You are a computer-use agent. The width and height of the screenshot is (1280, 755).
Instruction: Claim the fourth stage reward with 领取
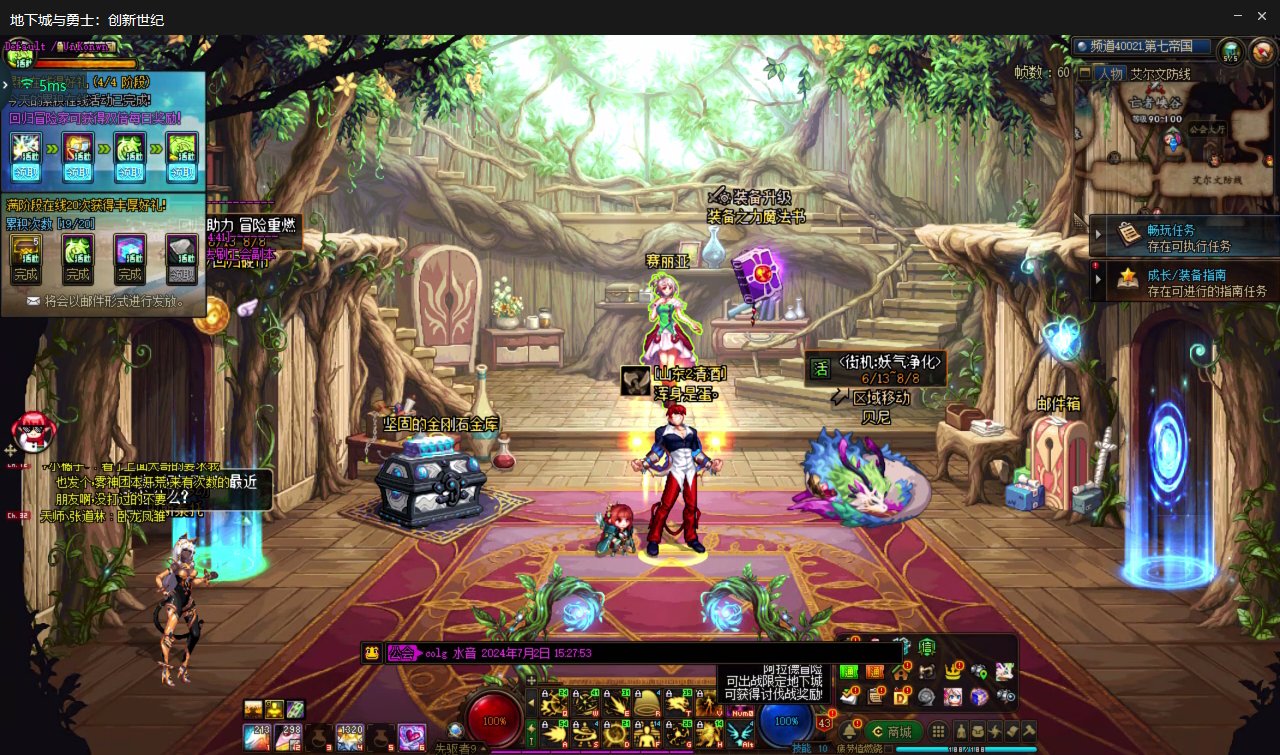click(x=181, y=172)
